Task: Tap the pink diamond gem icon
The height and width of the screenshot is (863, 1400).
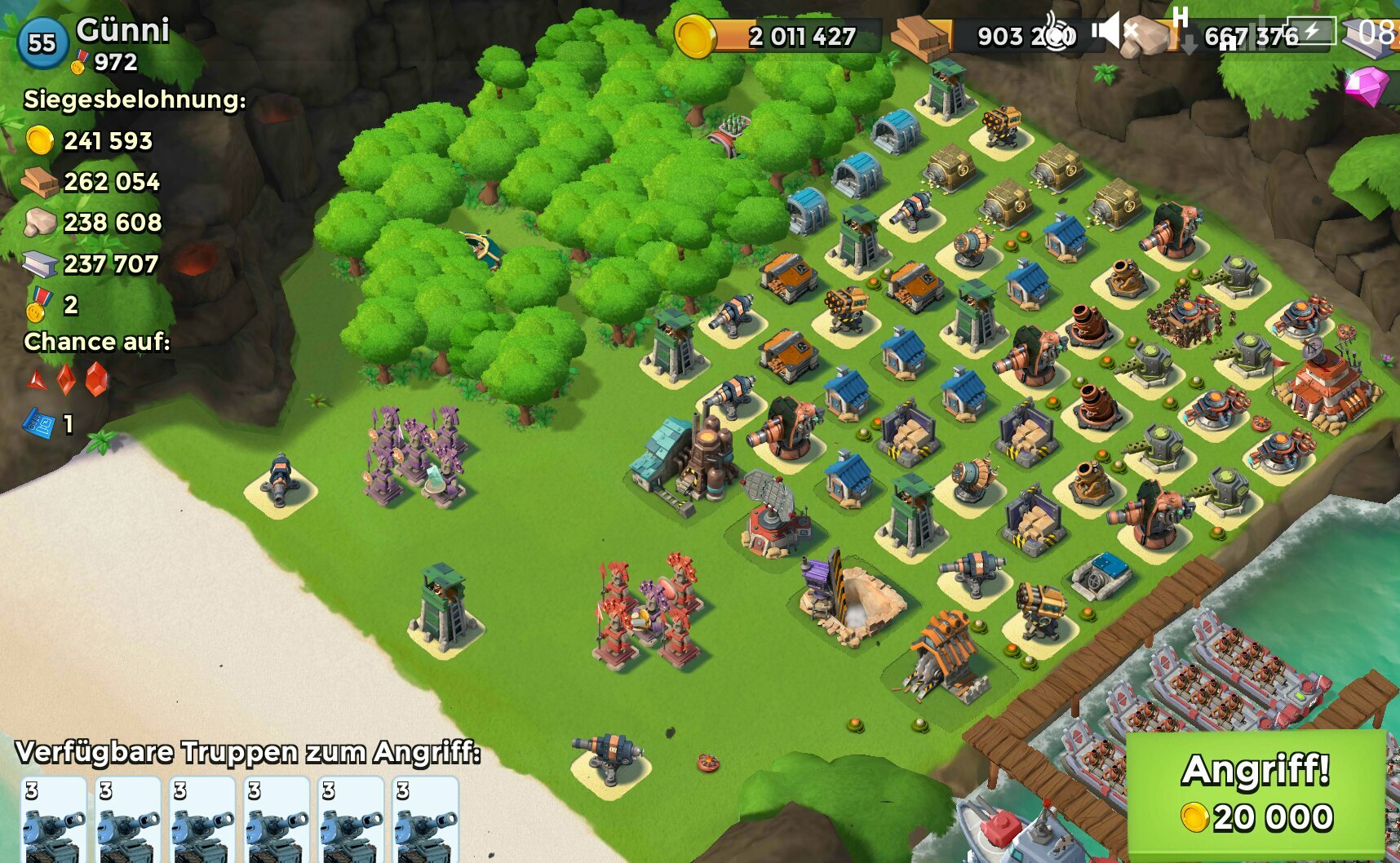Action: coord(1367,85)
